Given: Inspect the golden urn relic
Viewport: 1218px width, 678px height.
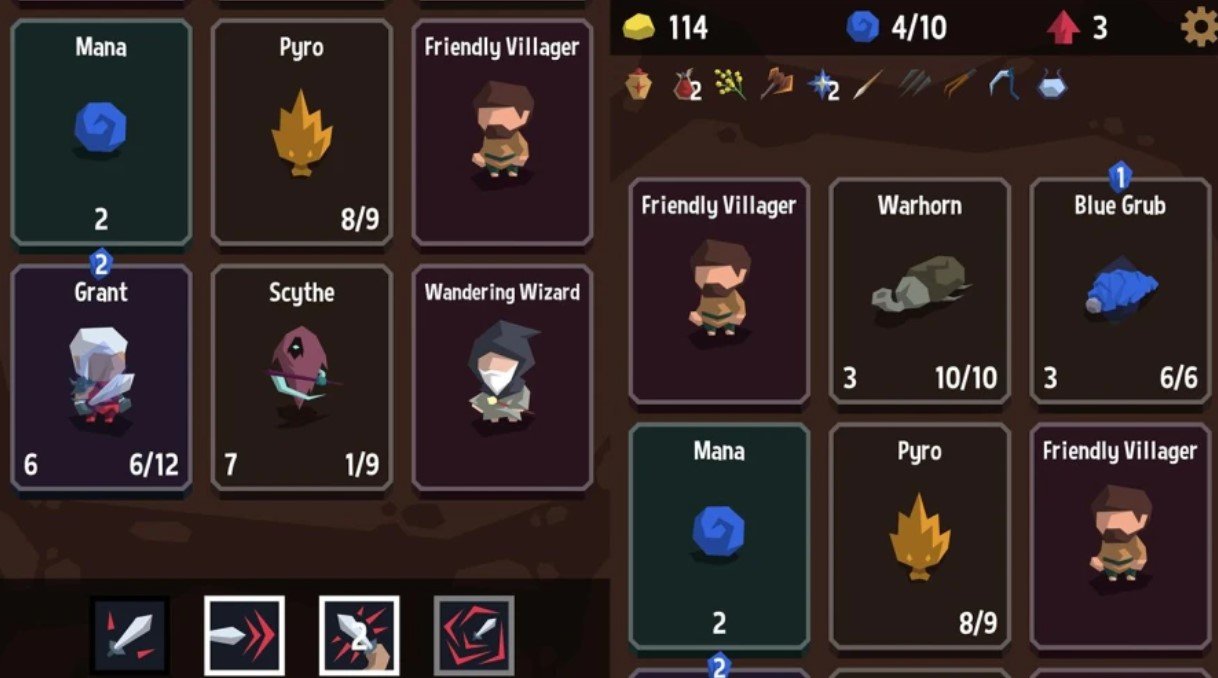Looking at the screenshot, I should click(x=639, y=85).
